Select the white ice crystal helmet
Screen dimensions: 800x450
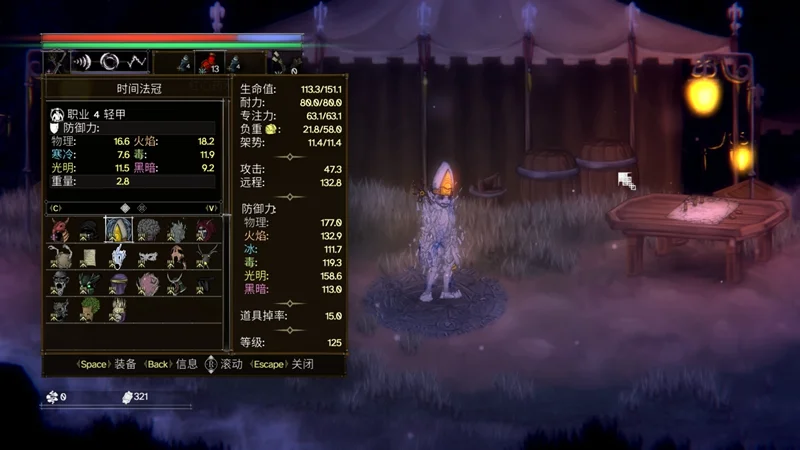[x=119, y=258]
